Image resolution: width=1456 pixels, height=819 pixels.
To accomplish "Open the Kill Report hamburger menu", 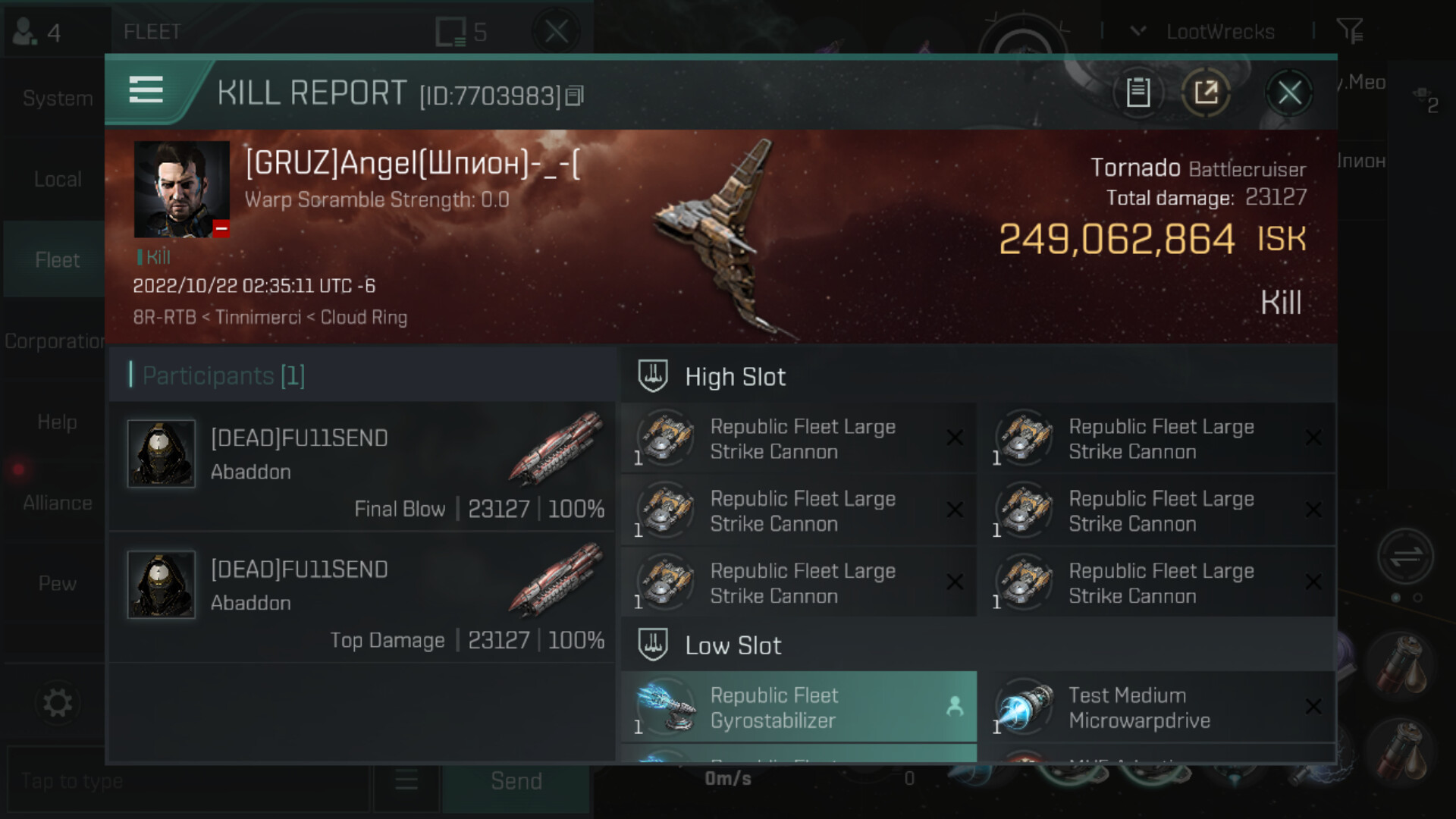I will click(146, 90).
